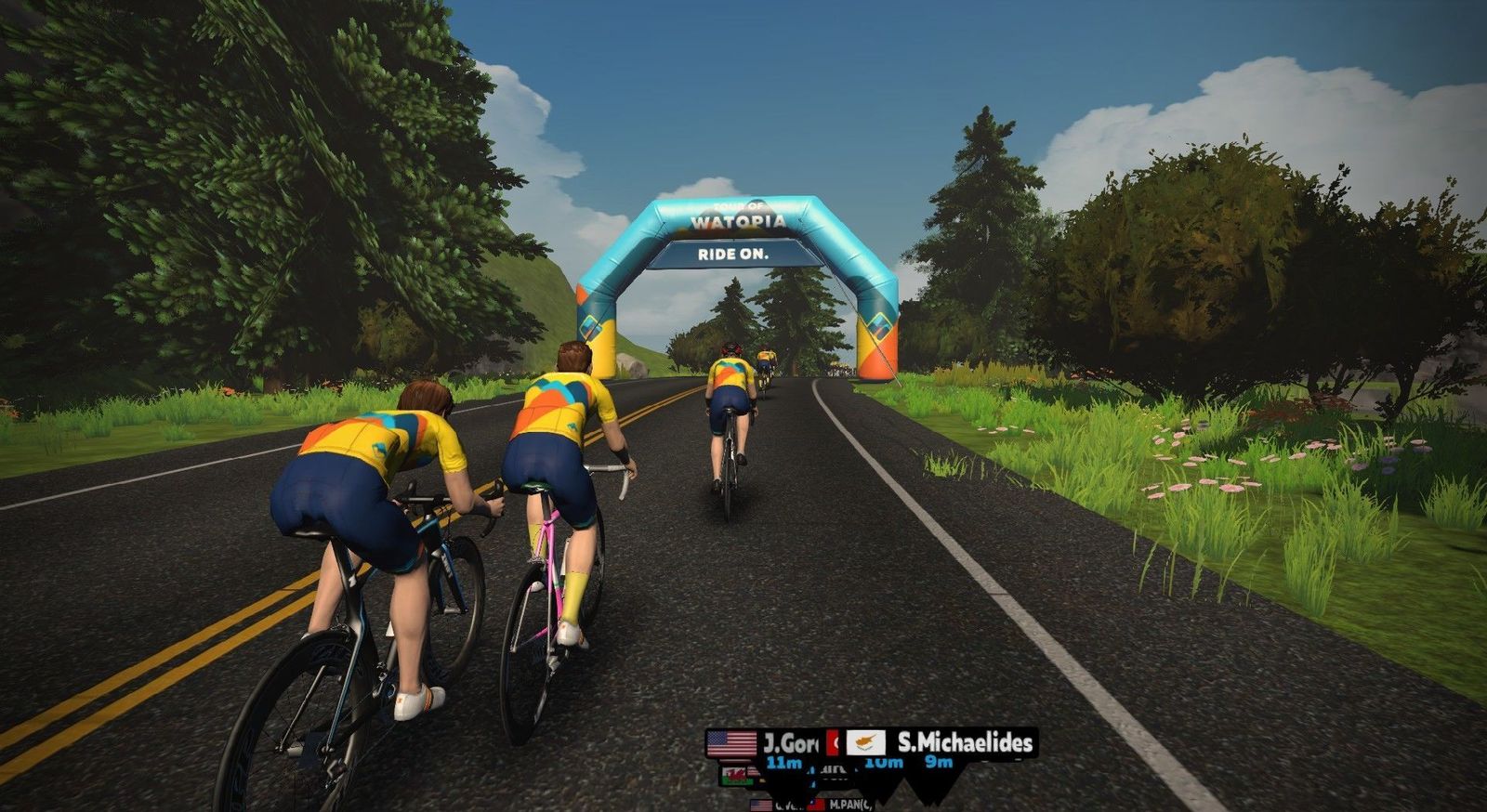Viewport: 1487px width, 812px height.
Task: Select the J.Gor rider name tag
Action: [766, 743]
